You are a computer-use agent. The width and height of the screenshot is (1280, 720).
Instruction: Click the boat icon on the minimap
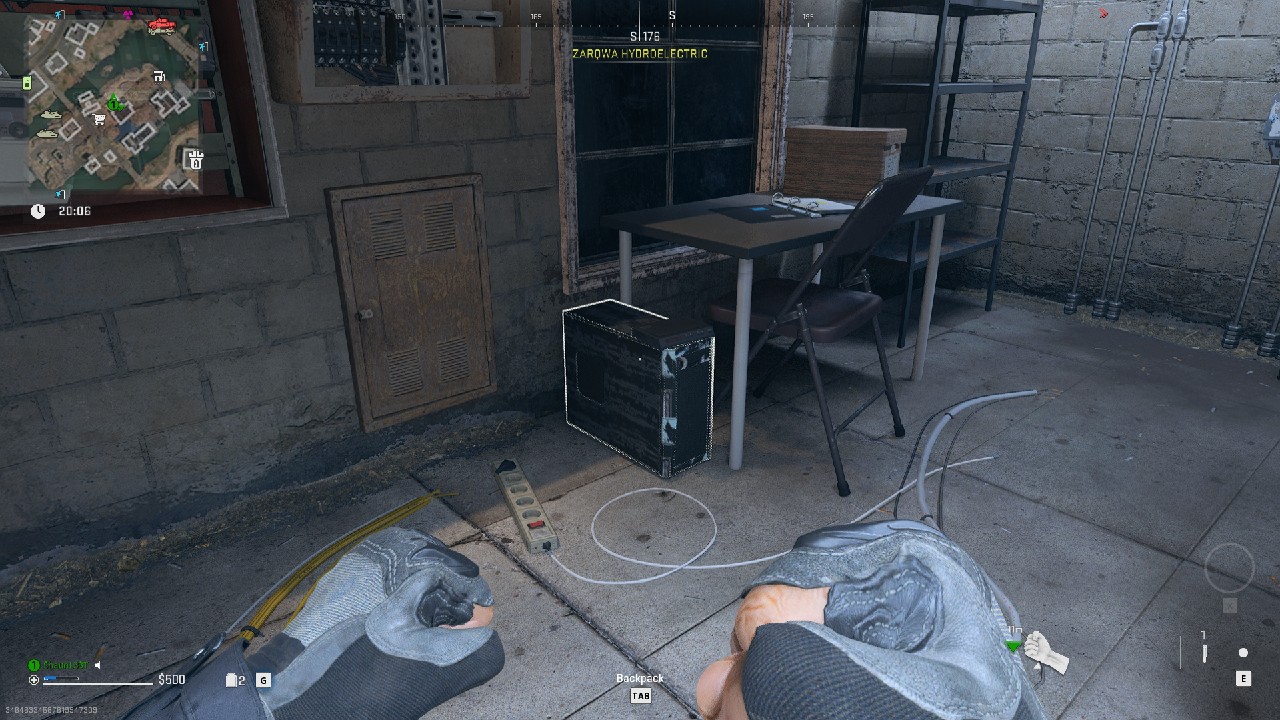point(50,115)
